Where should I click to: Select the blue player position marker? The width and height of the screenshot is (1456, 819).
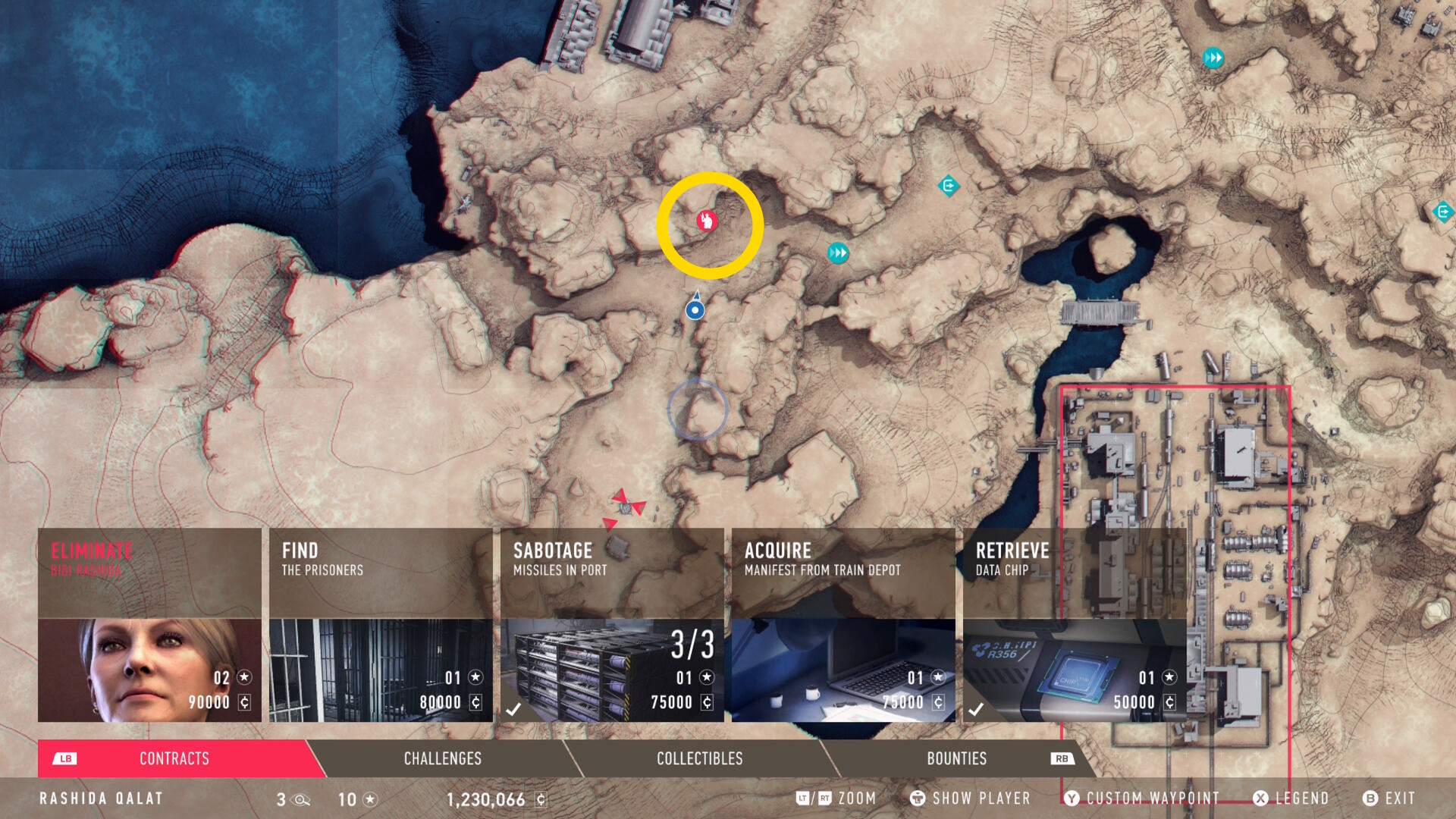point(695,309)
